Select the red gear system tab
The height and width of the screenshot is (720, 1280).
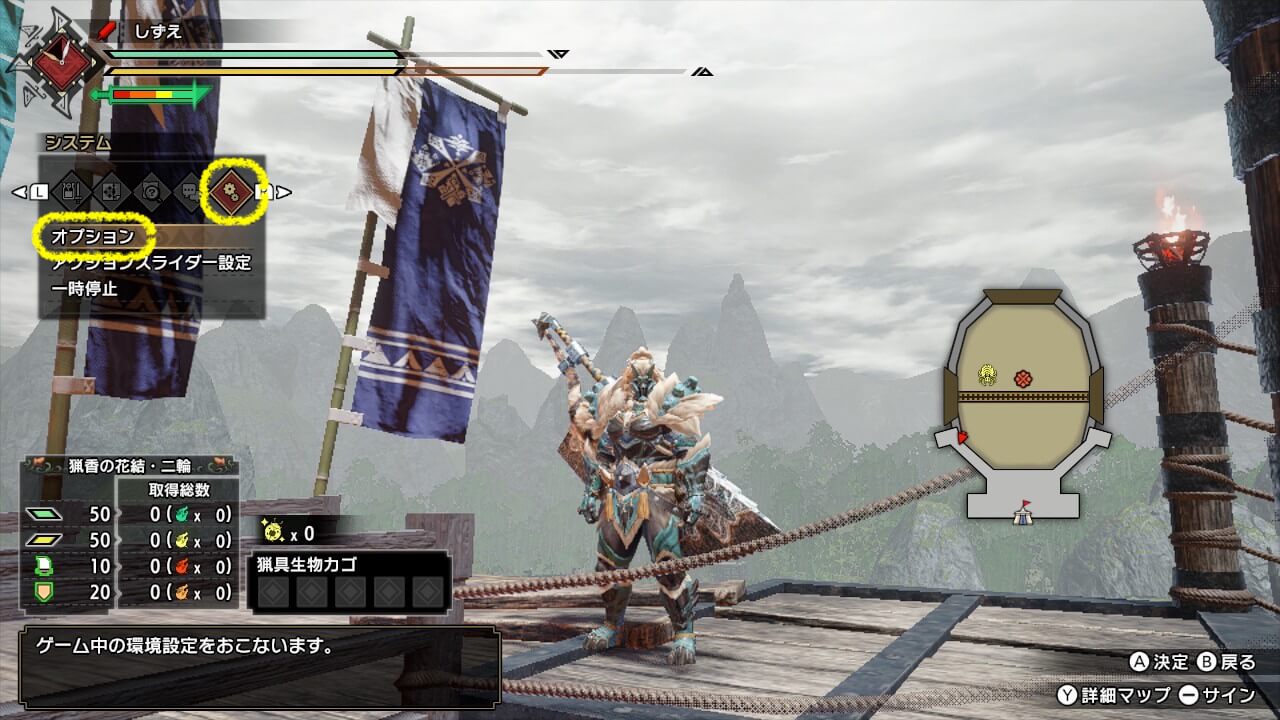click(x=229, y=190)
